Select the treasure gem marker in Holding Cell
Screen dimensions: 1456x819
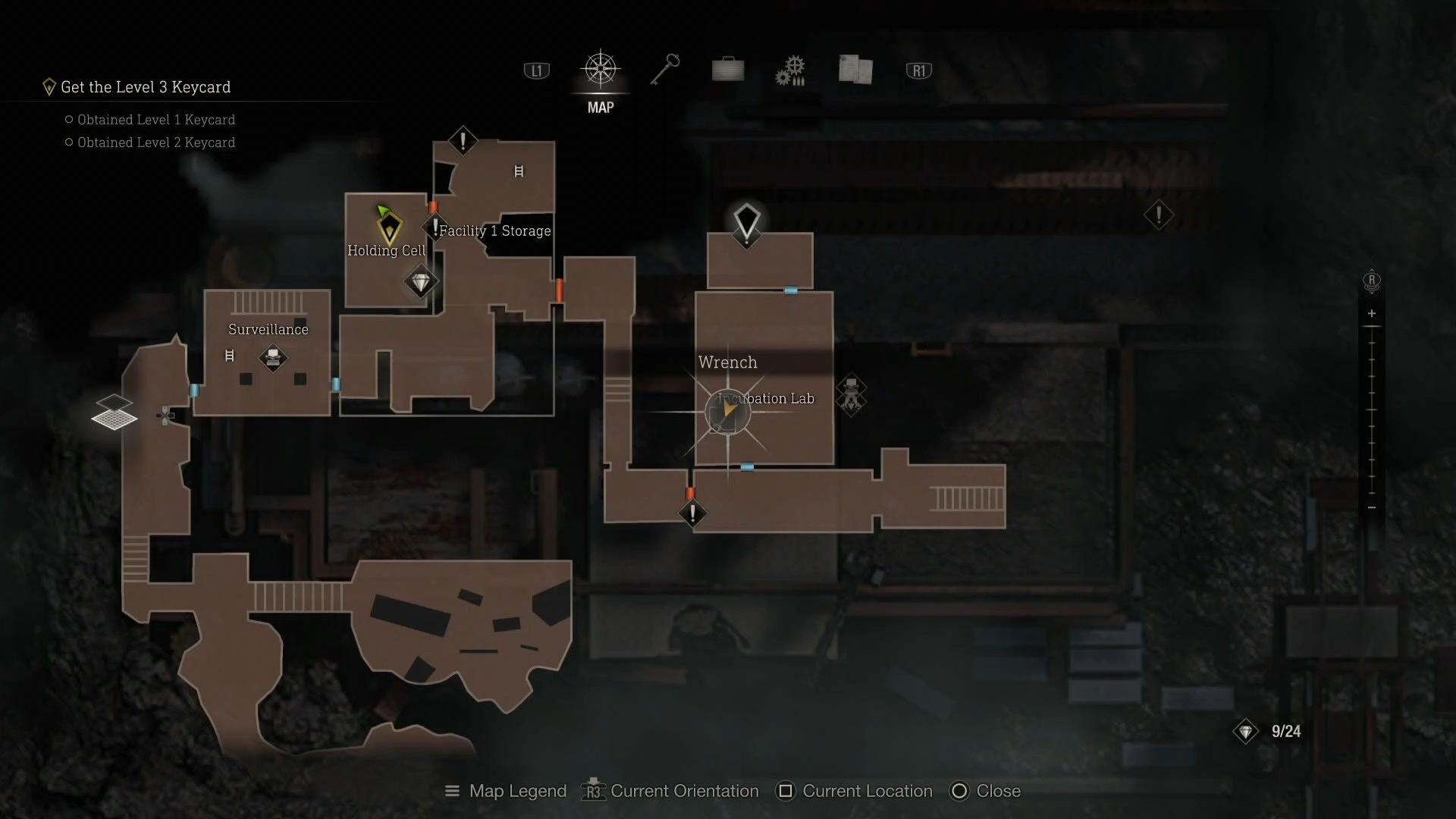[x=421, y=282]
